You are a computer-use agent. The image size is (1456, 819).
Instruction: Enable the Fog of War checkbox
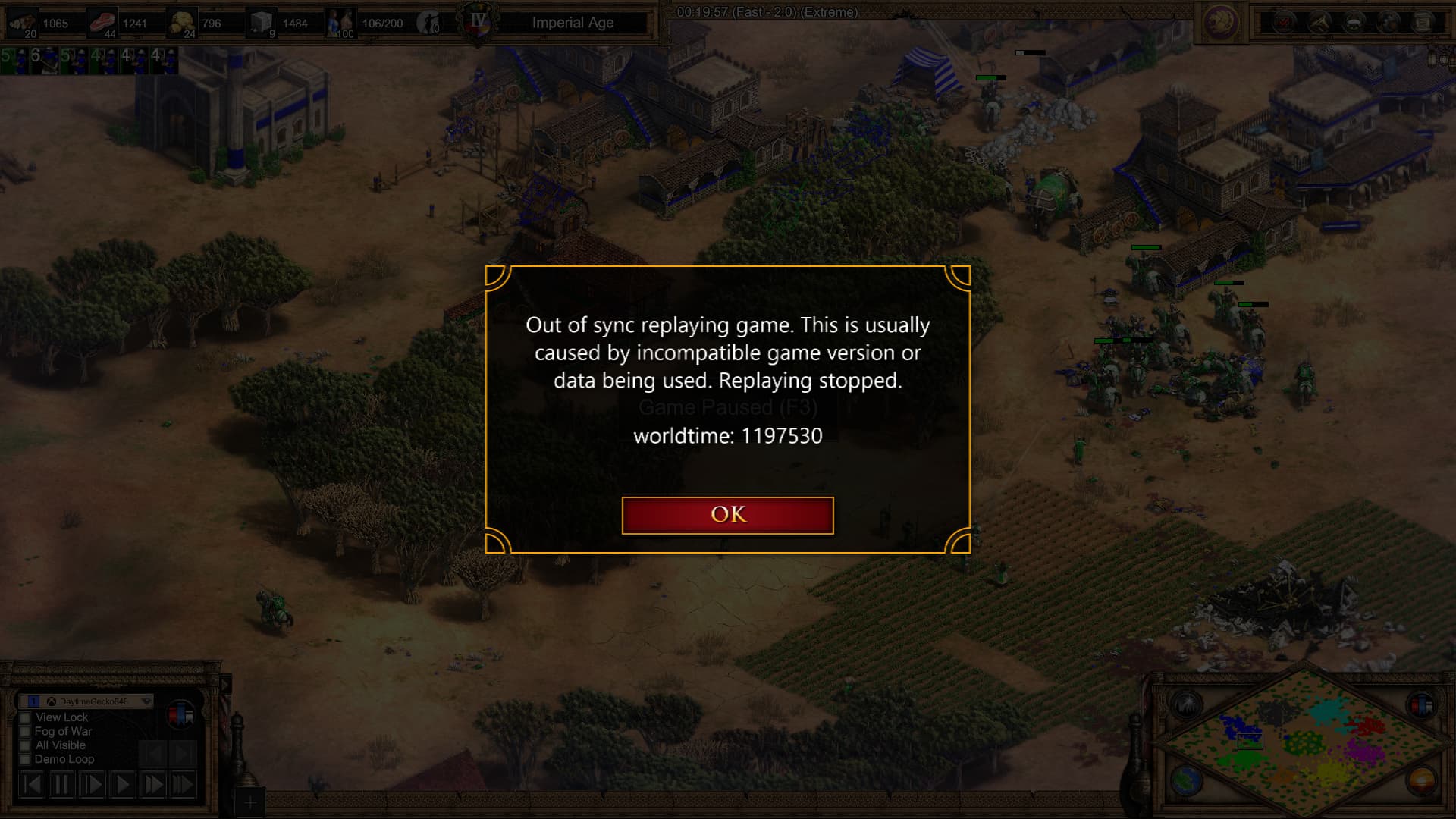pos(25,732)
